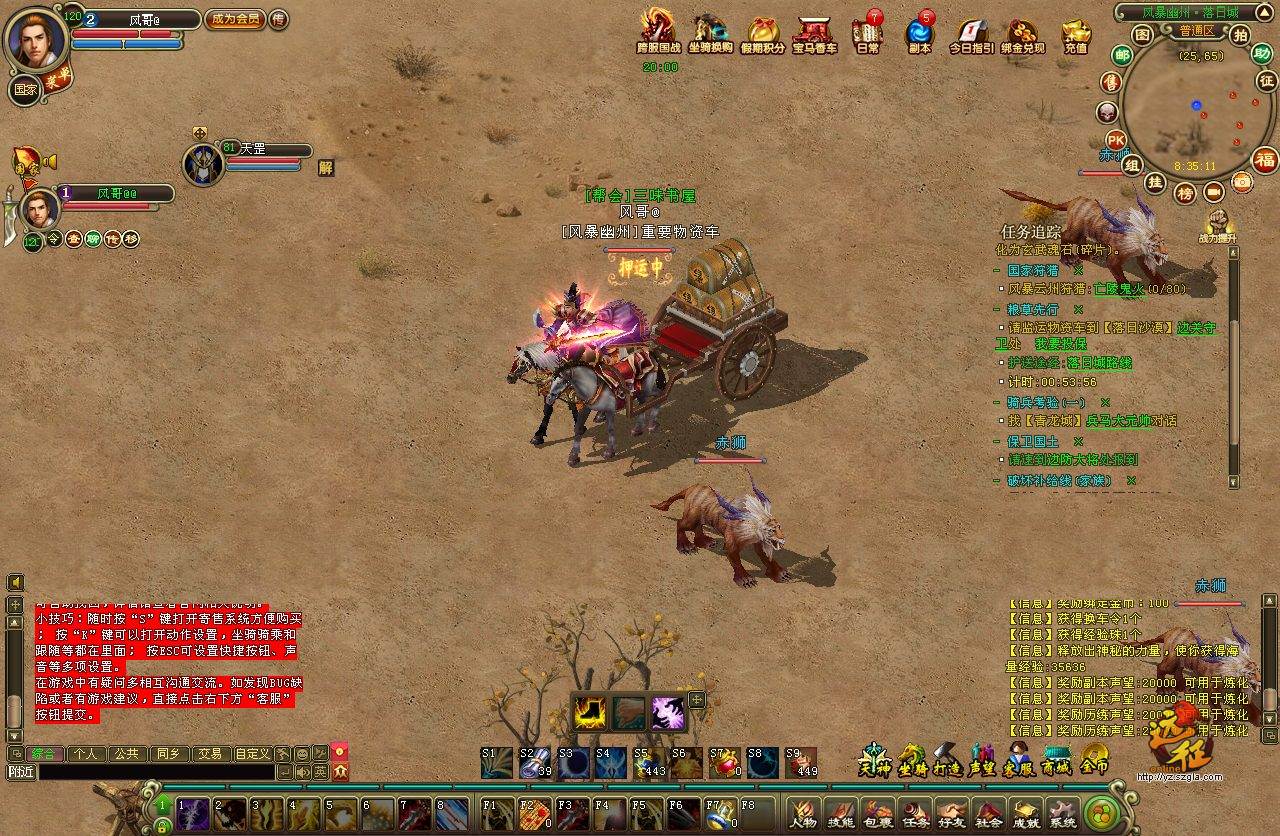Click the 国家 nation button under the portrait

(25, 89)
